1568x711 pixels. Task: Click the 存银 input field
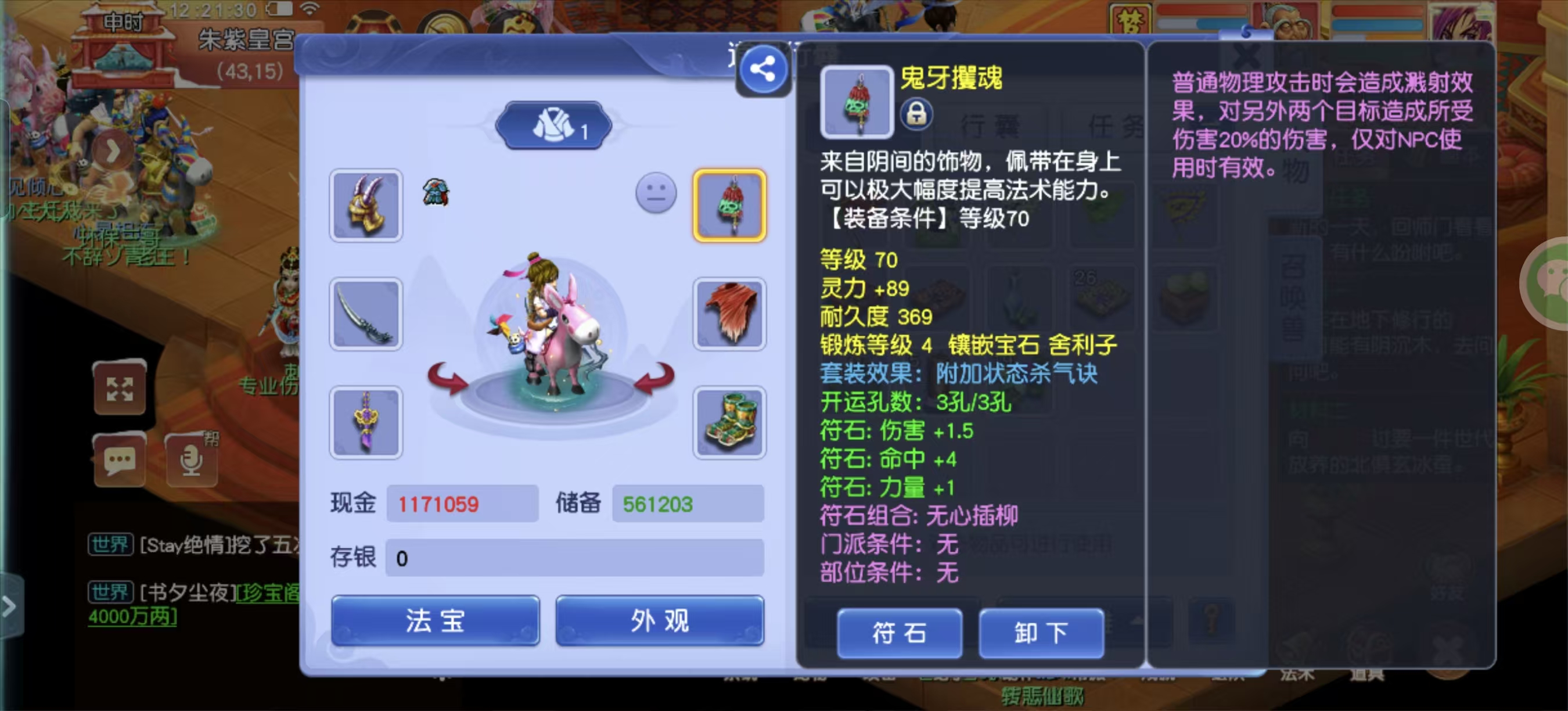pos(572,558)
